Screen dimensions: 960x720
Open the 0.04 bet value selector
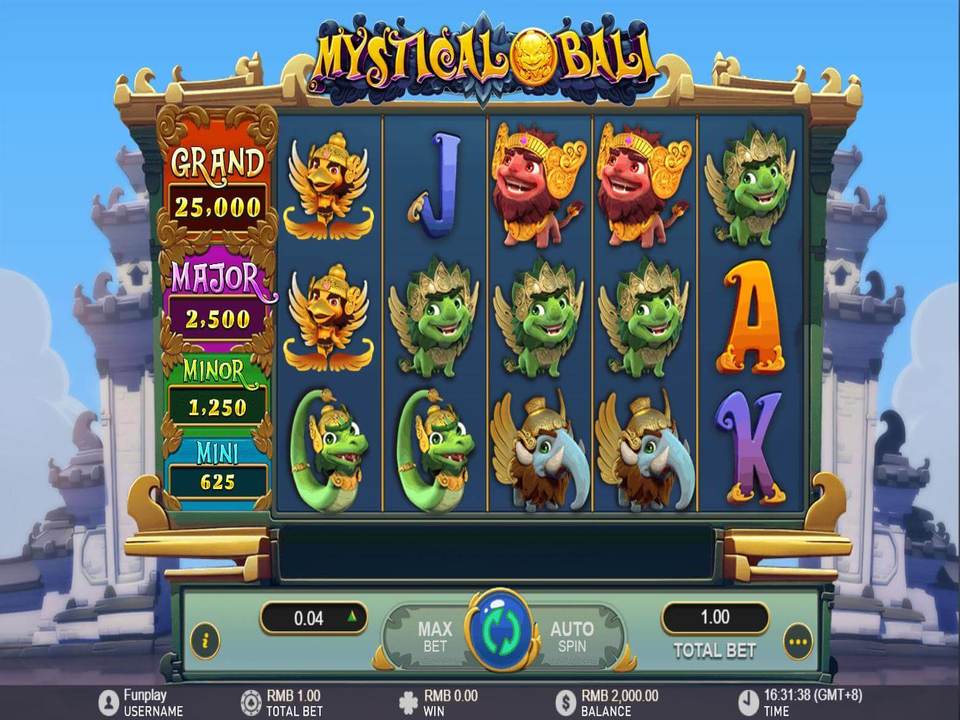(x=314, y=618)
